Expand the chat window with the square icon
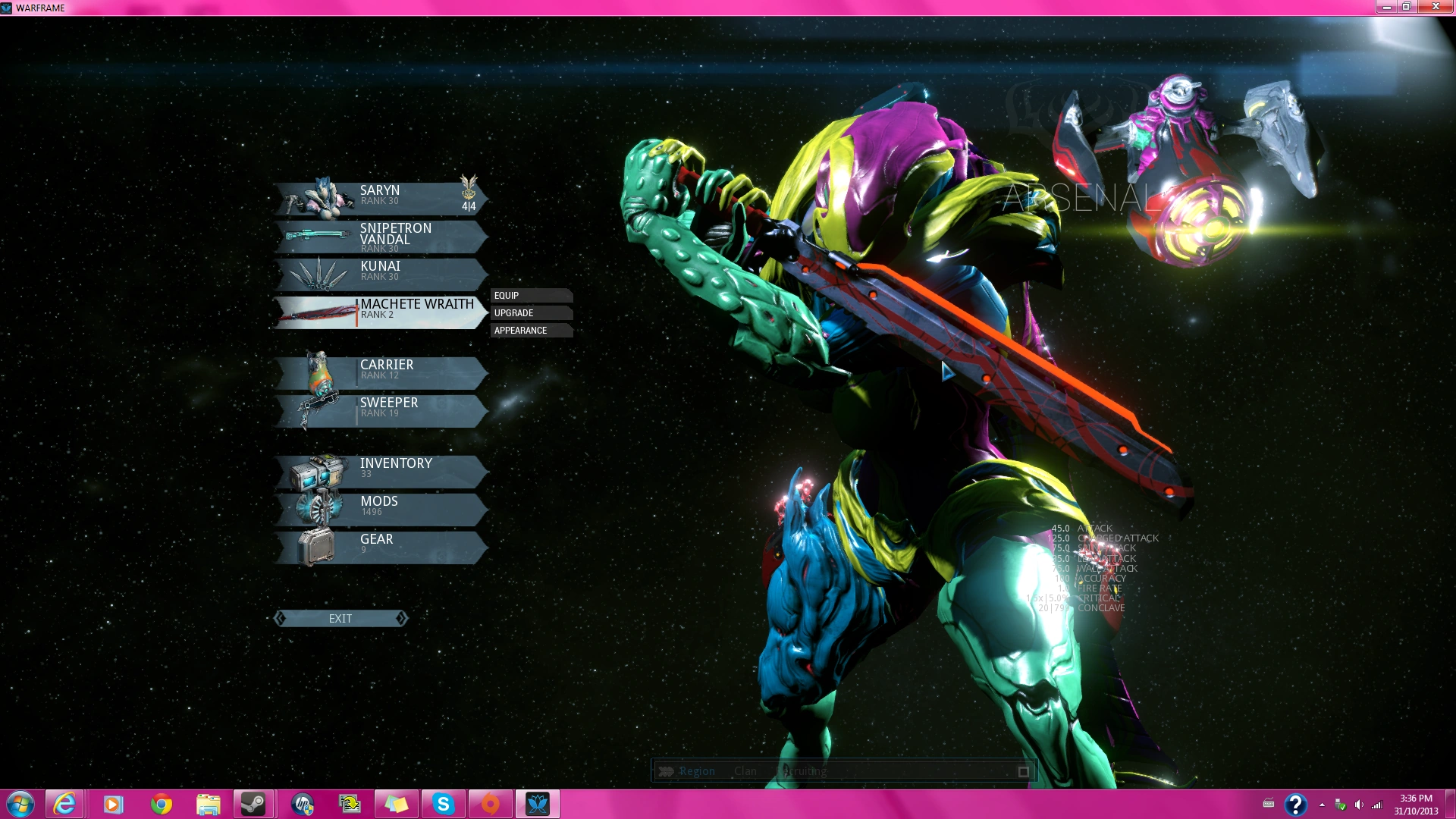The image size is (1456, 819). [1022, 770]
